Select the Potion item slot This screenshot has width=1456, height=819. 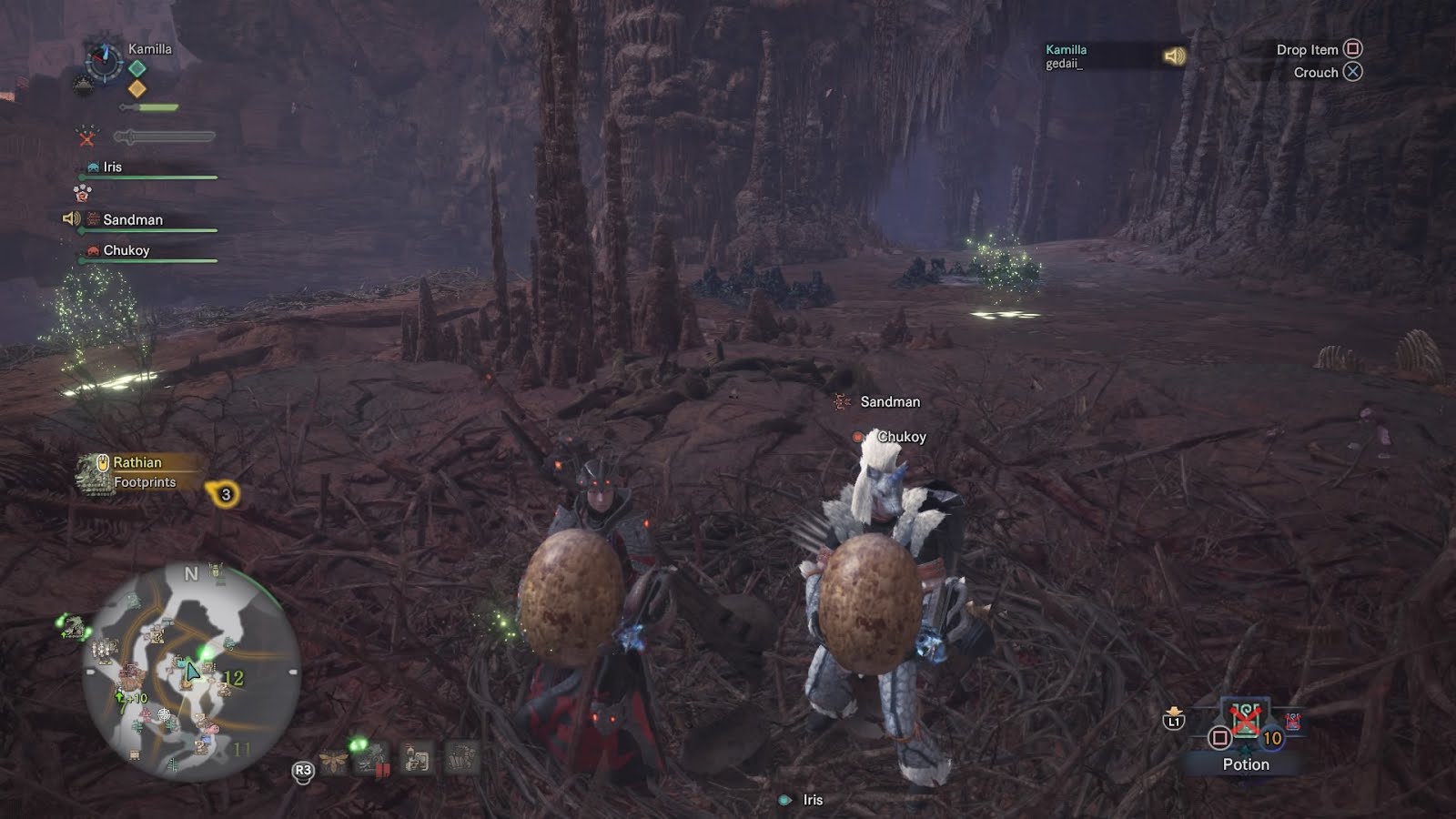coord(1245,722)
